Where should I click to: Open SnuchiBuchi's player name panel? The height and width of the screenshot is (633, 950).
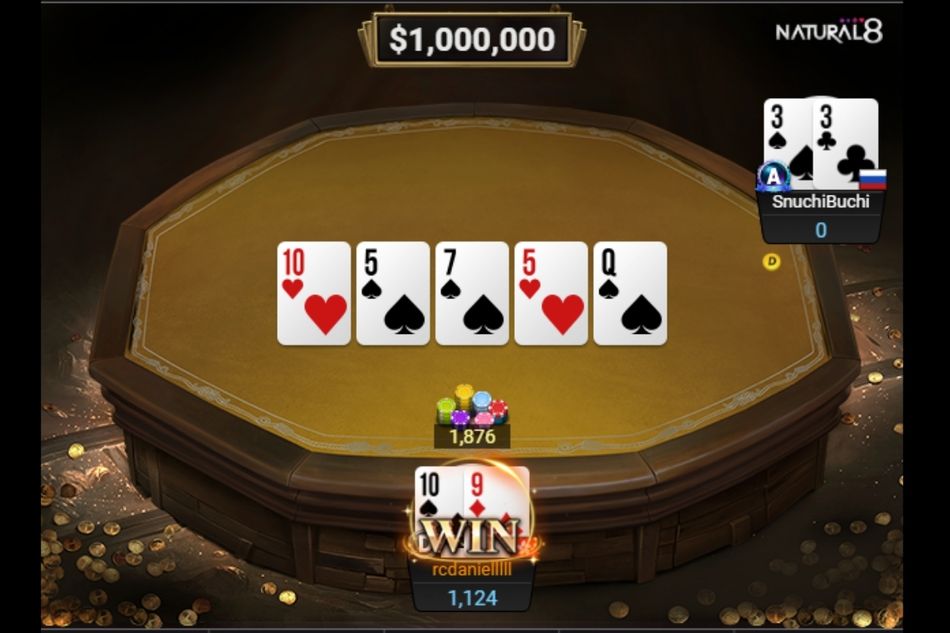coord(820,202)
